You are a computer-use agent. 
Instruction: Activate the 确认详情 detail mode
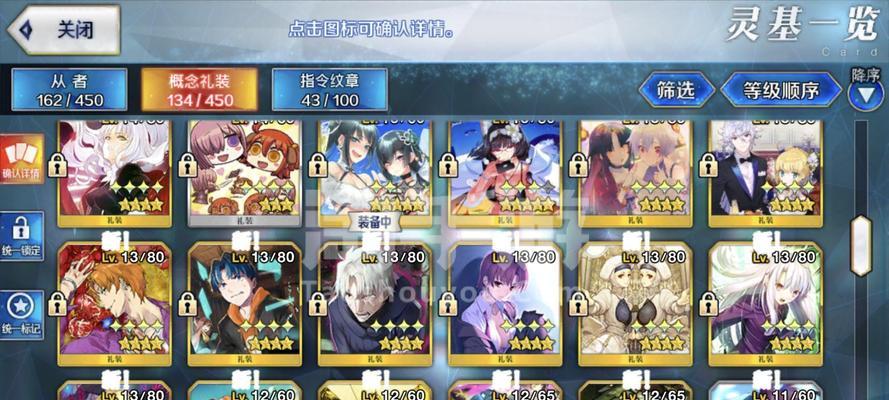point(21,159)
